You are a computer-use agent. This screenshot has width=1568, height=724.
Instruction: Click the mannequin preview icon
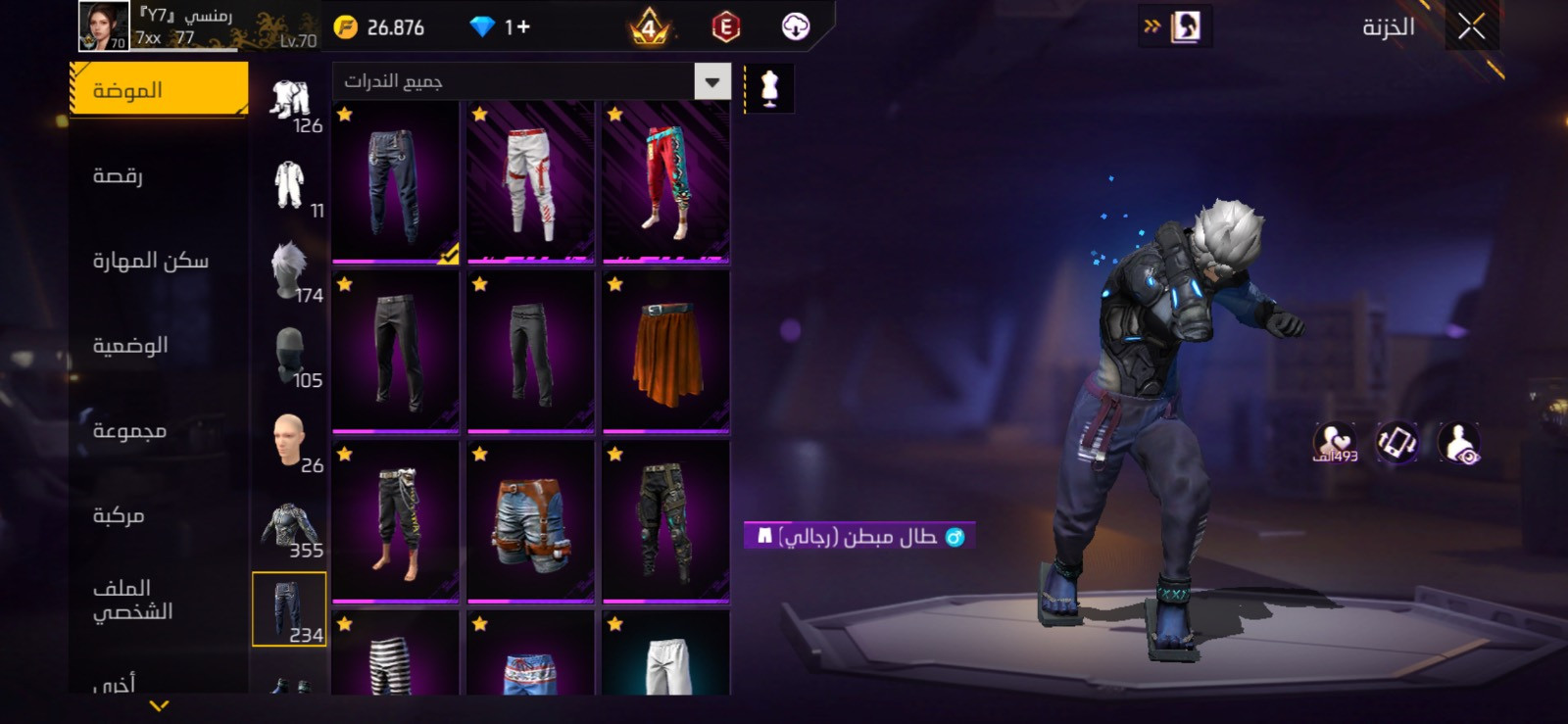769,89
